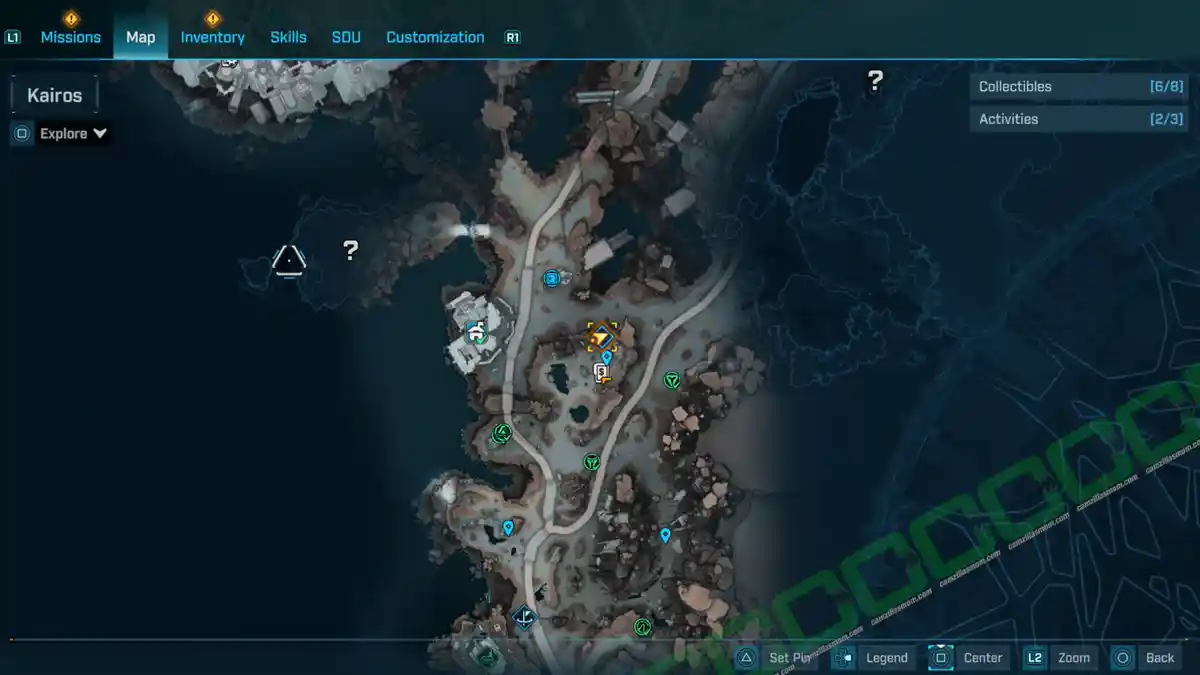Open the SDU tab
1200x675 pixels.
pyautogui.click(x=346, y=37)
